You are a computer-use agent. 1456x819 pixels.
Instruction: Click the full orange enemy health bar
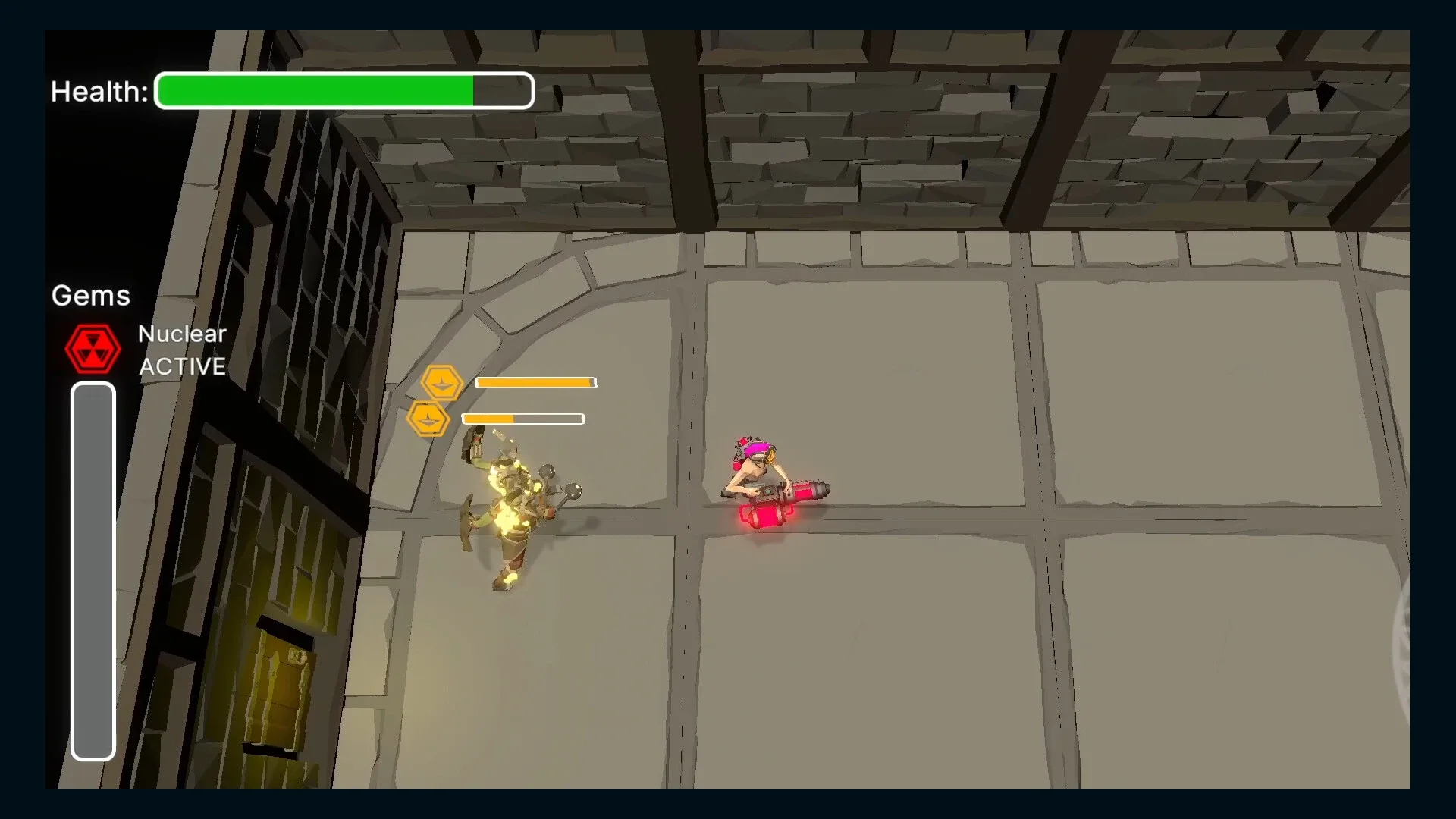tap(535, 383)
